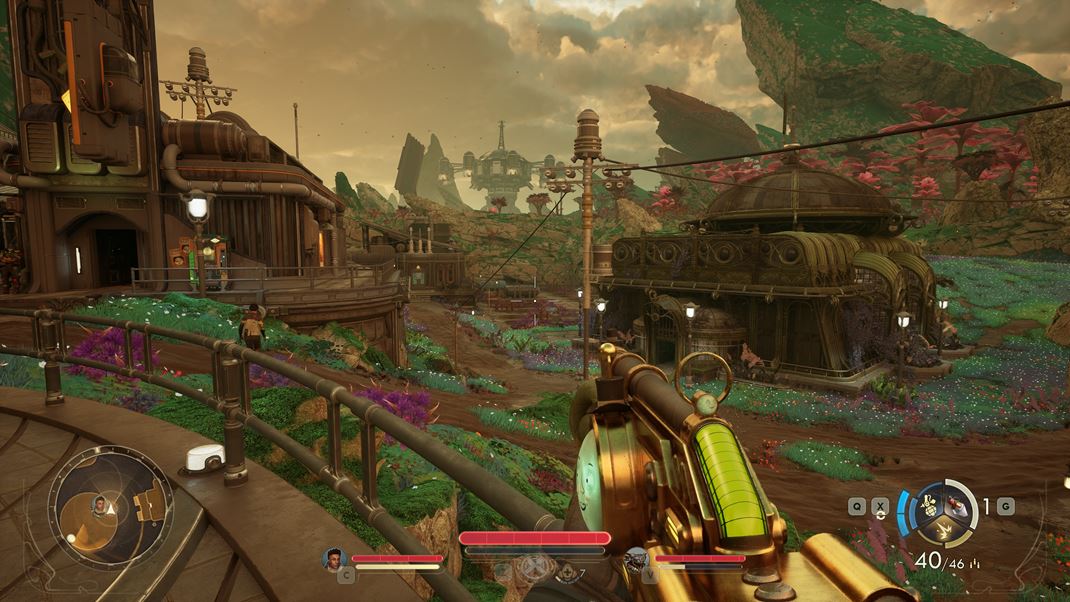The height and width of the screenshot is (602, 1070).
Task: Use the medical inhaler heal icon
Action: 566,572
